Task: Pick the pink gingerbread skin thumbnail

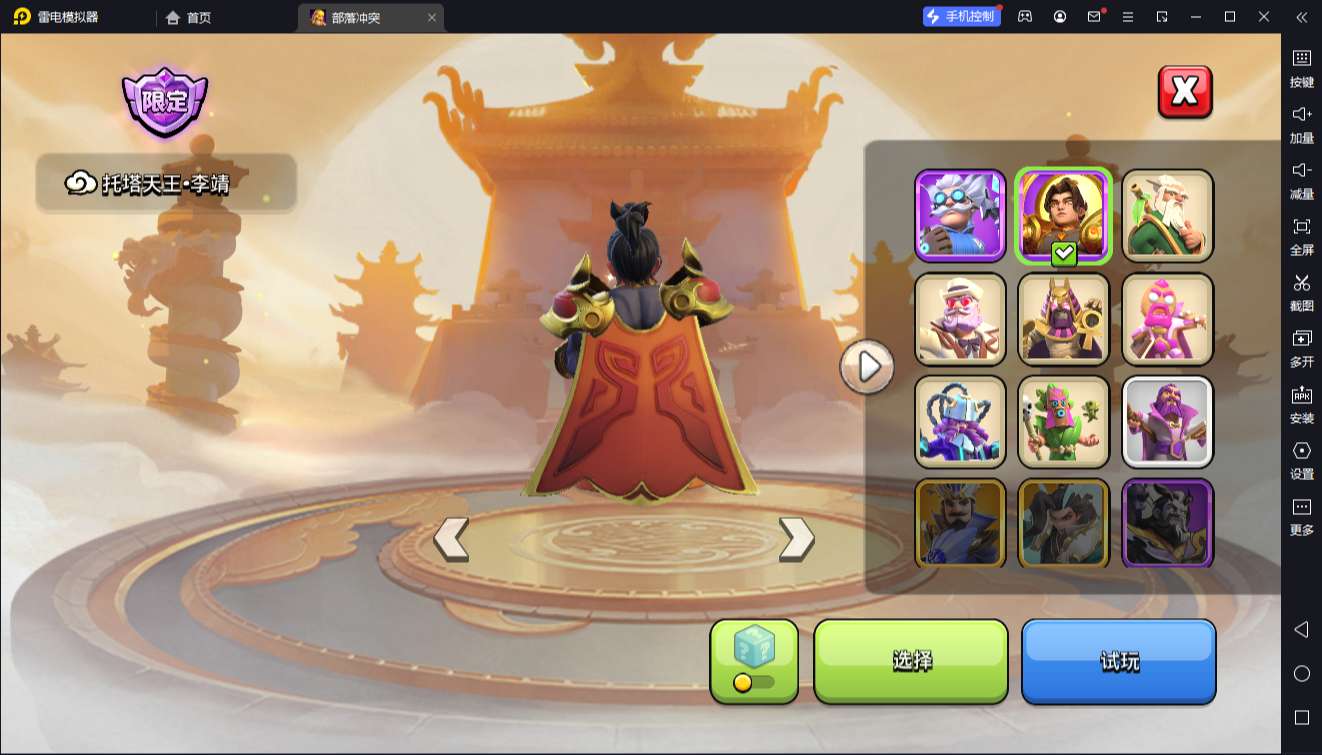Action: [1167, 319]
